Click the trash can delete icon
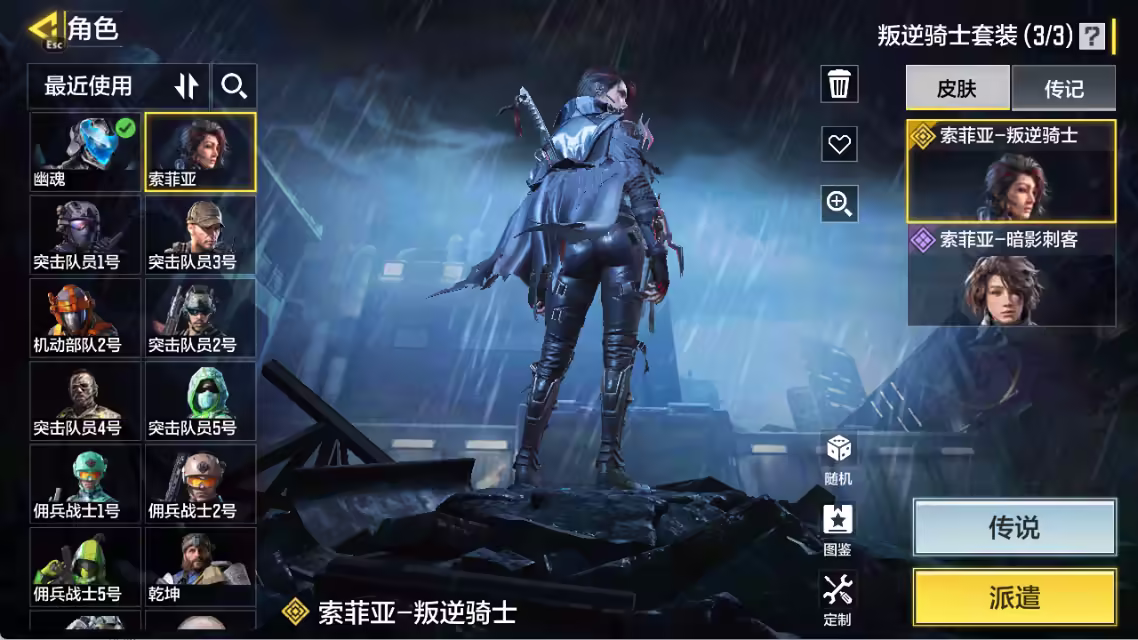 point(839,85)
